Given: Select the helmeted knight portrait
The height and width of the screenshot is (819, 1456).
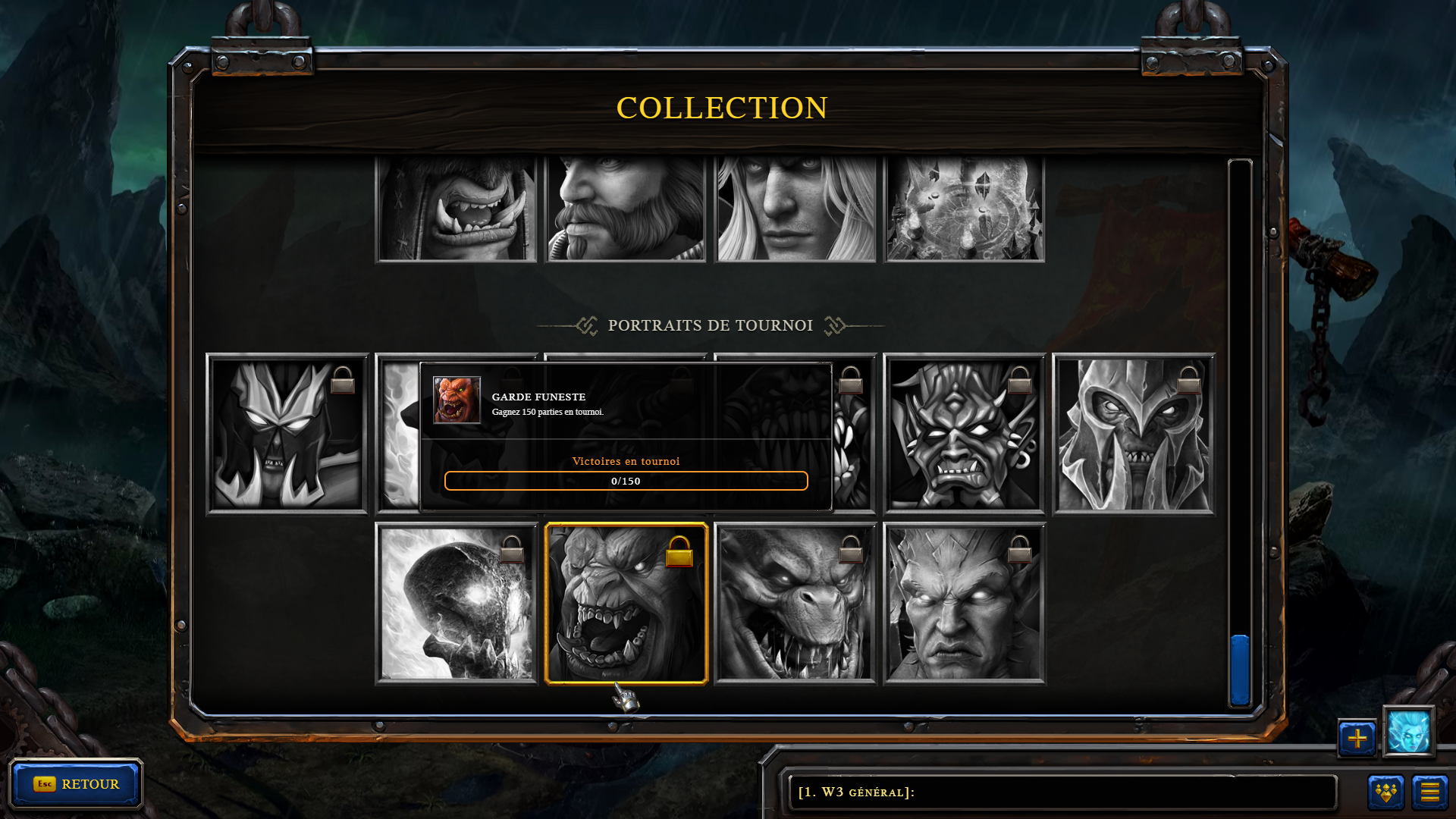Looking at the screenshot, I should click(x=1134, y=435).
